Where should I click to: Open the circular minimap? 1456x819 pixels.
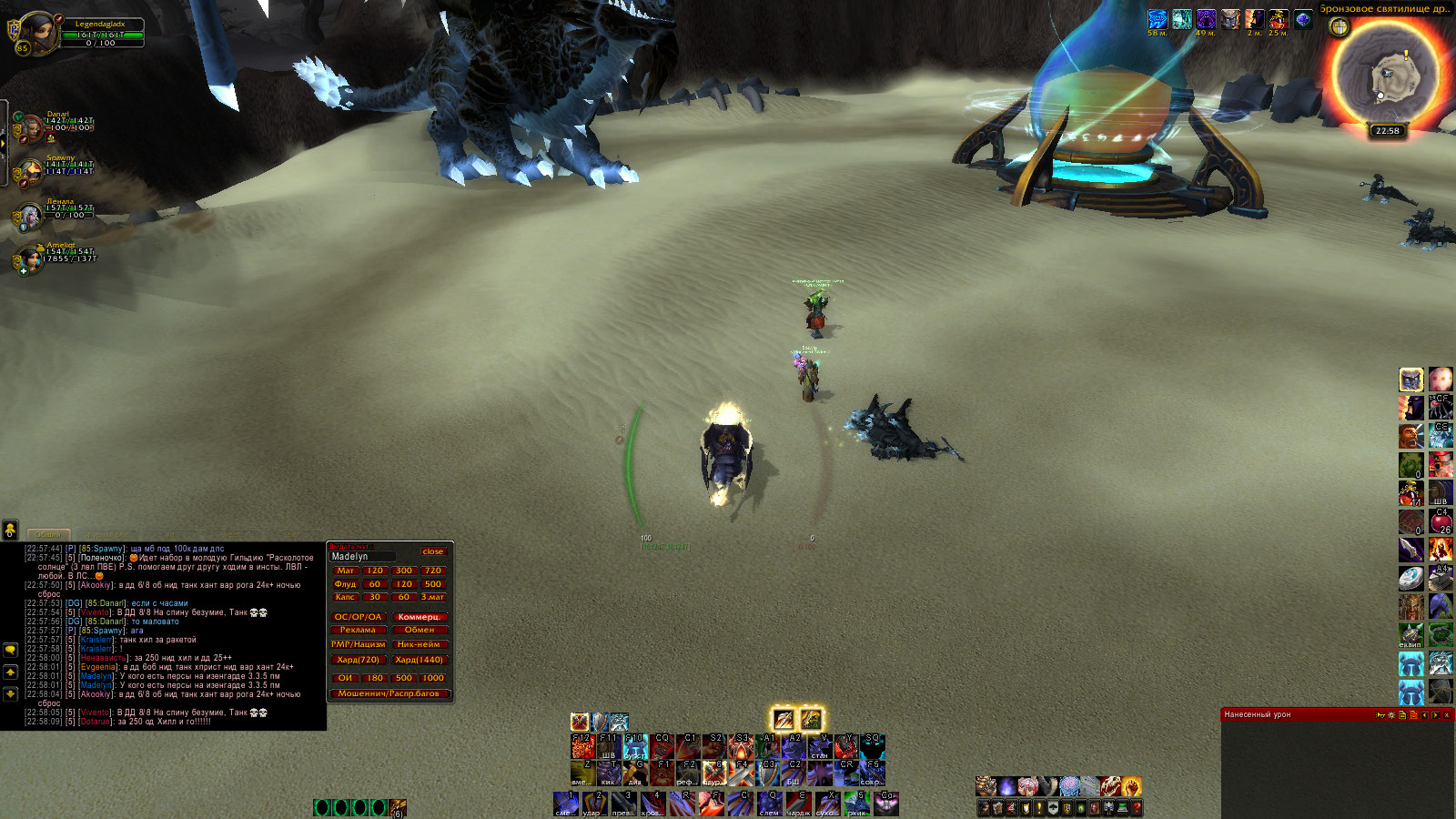(x=1386, y=75)
